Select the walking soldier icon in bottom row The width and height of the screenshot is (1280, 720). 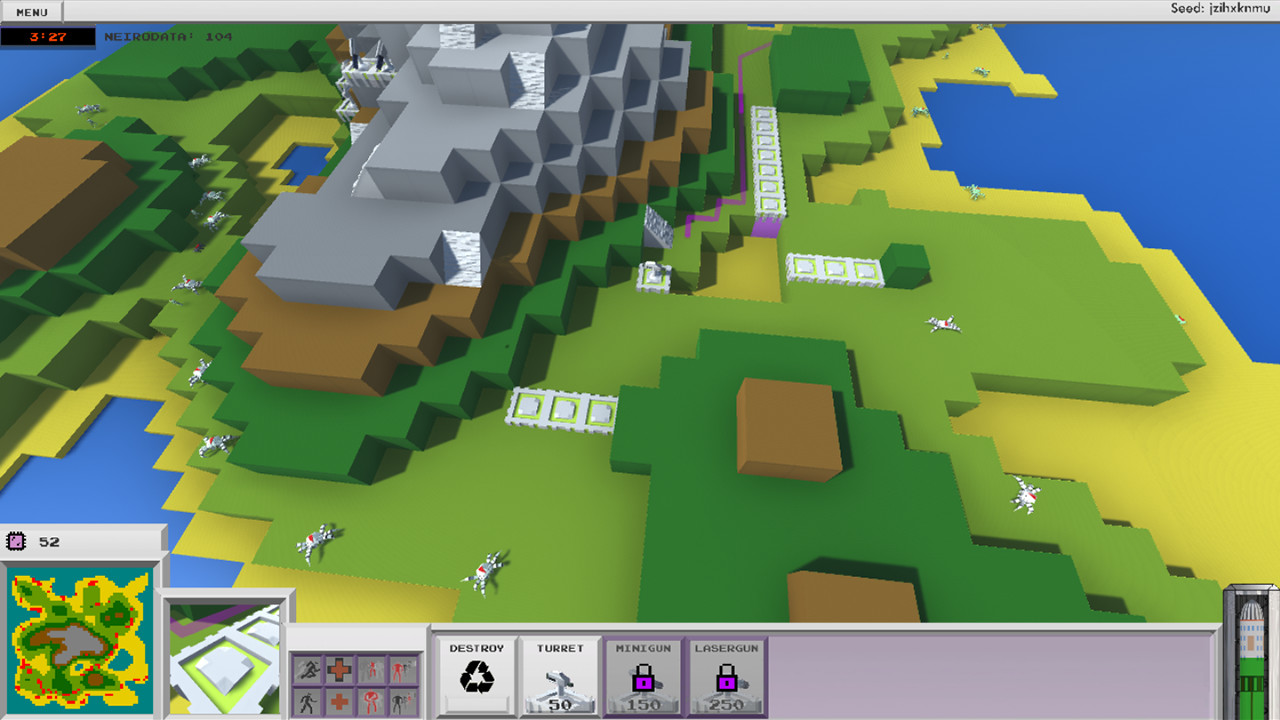click(x=307, y=701)
